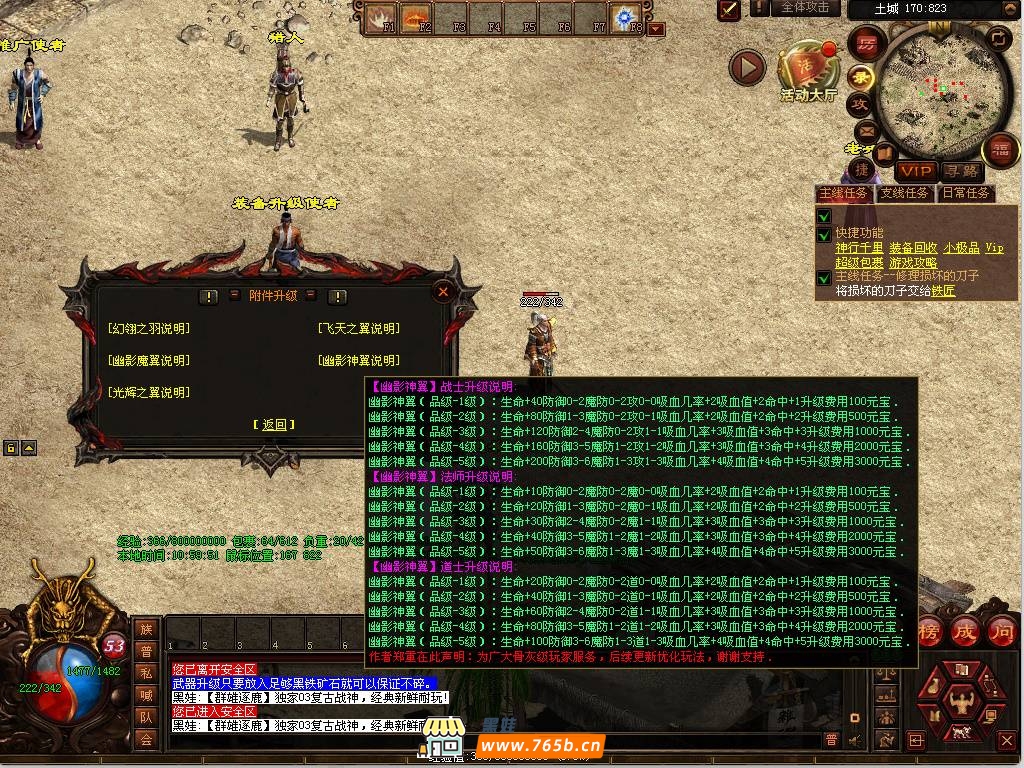Follow the 铁匠 quest link
The height and width of the screenshot is (768, 1024).
pos(943,291)
